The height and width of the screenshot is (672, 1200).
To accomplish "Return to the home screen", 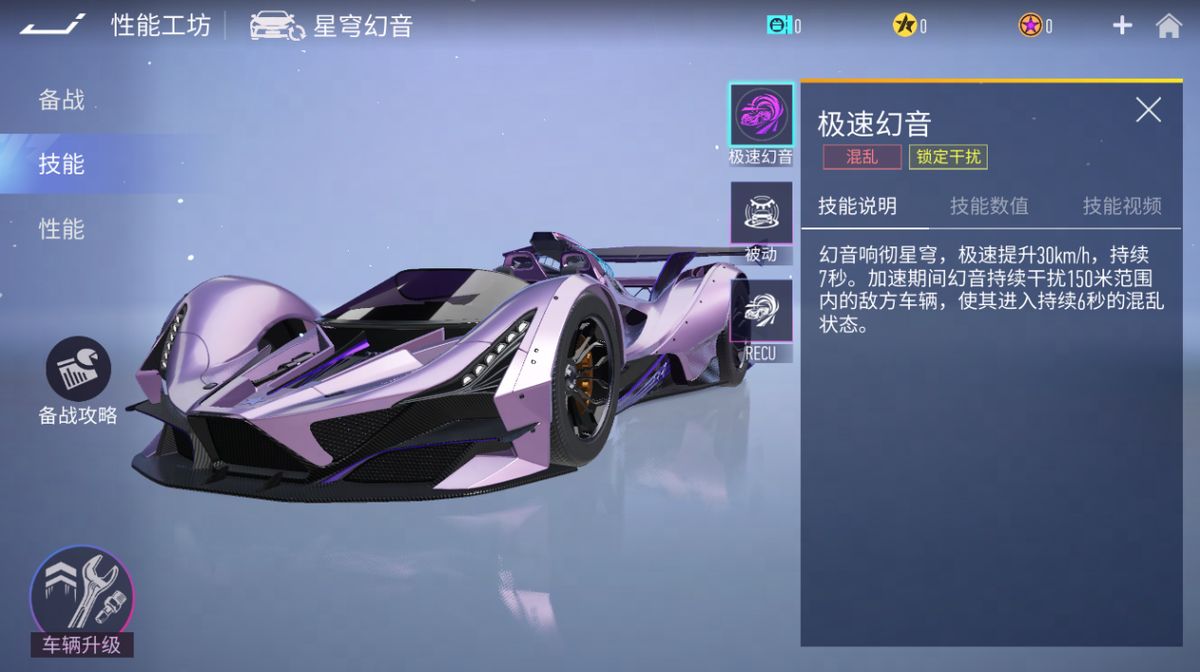I will click(x=1169, y=26).
